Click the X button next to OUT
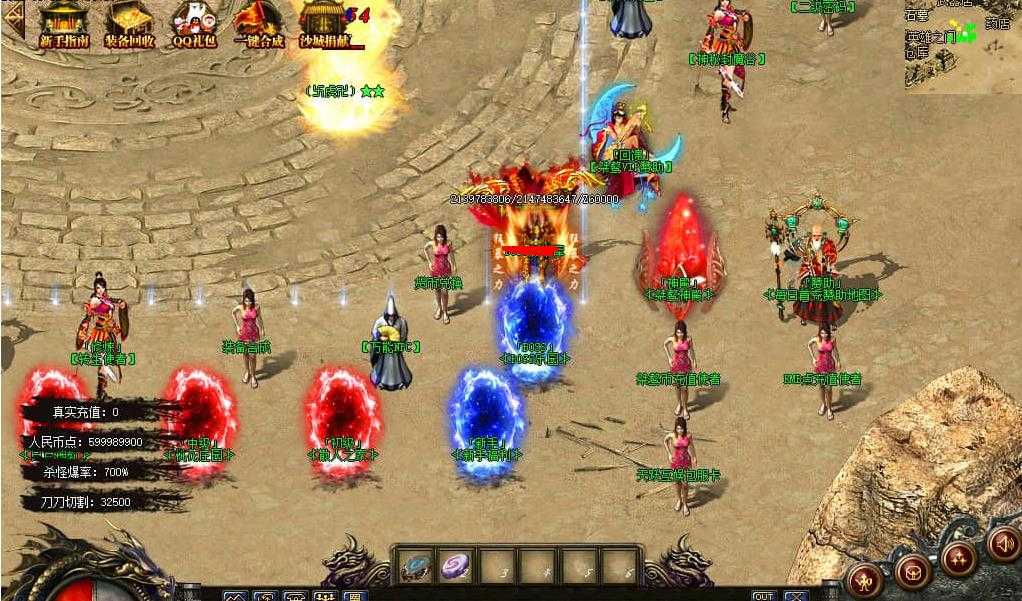Screen dimensions: 1022x601 796,596
